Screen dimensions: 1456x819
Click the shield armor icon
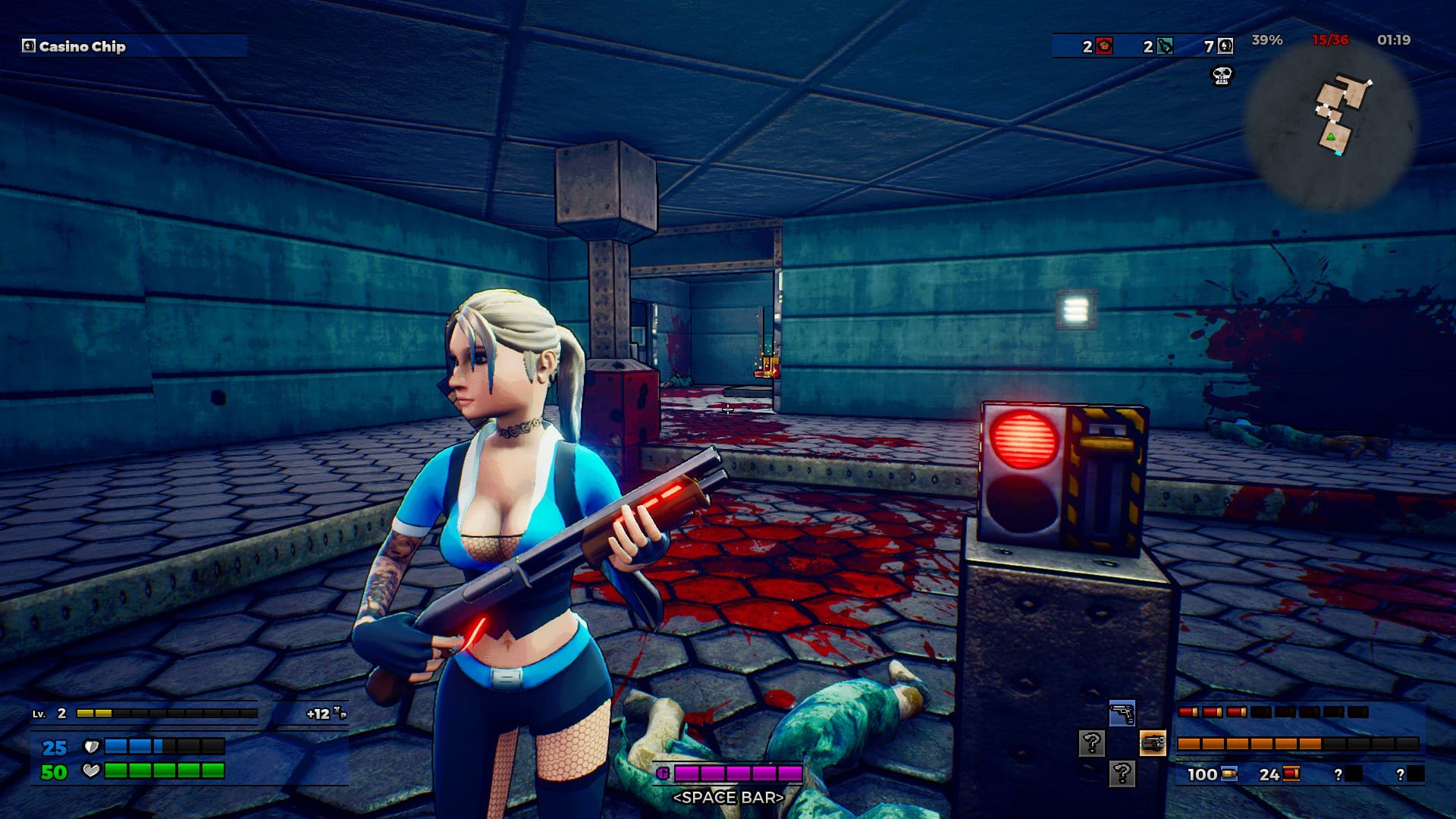coord(91,747)
